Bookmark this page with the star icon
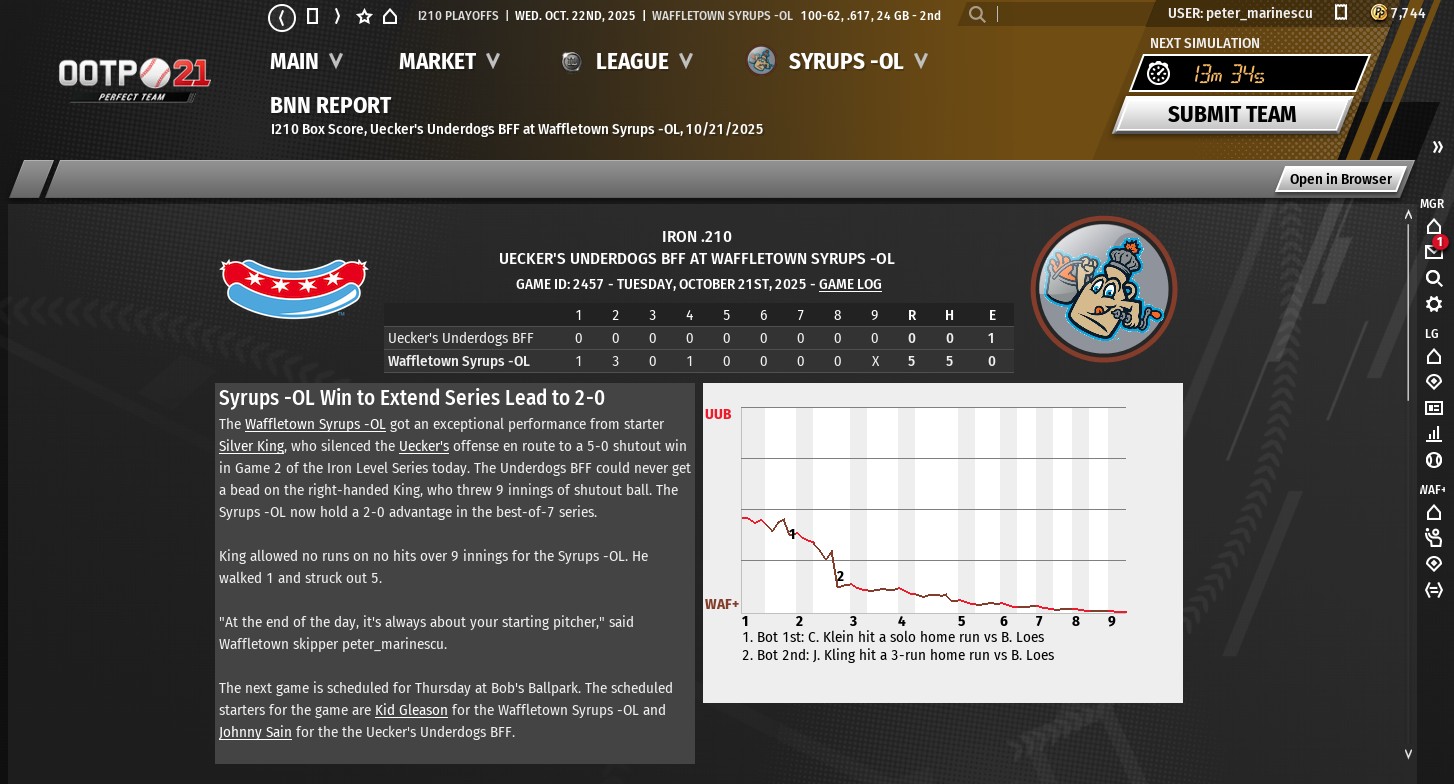 pos(364,16)
